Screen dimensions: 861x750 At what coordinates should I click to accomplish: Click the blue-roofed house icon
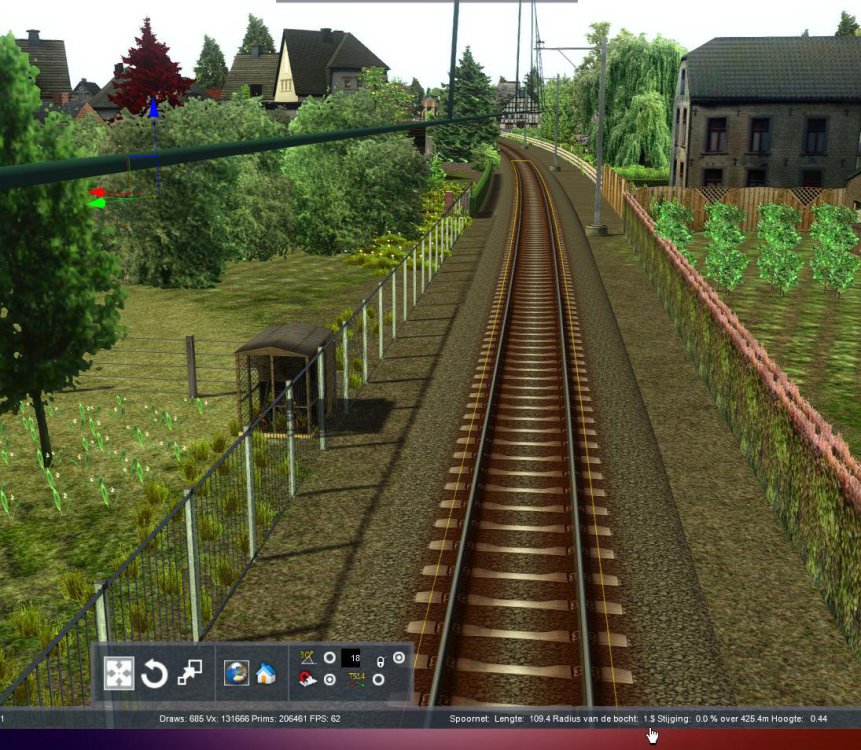[265, 673]
